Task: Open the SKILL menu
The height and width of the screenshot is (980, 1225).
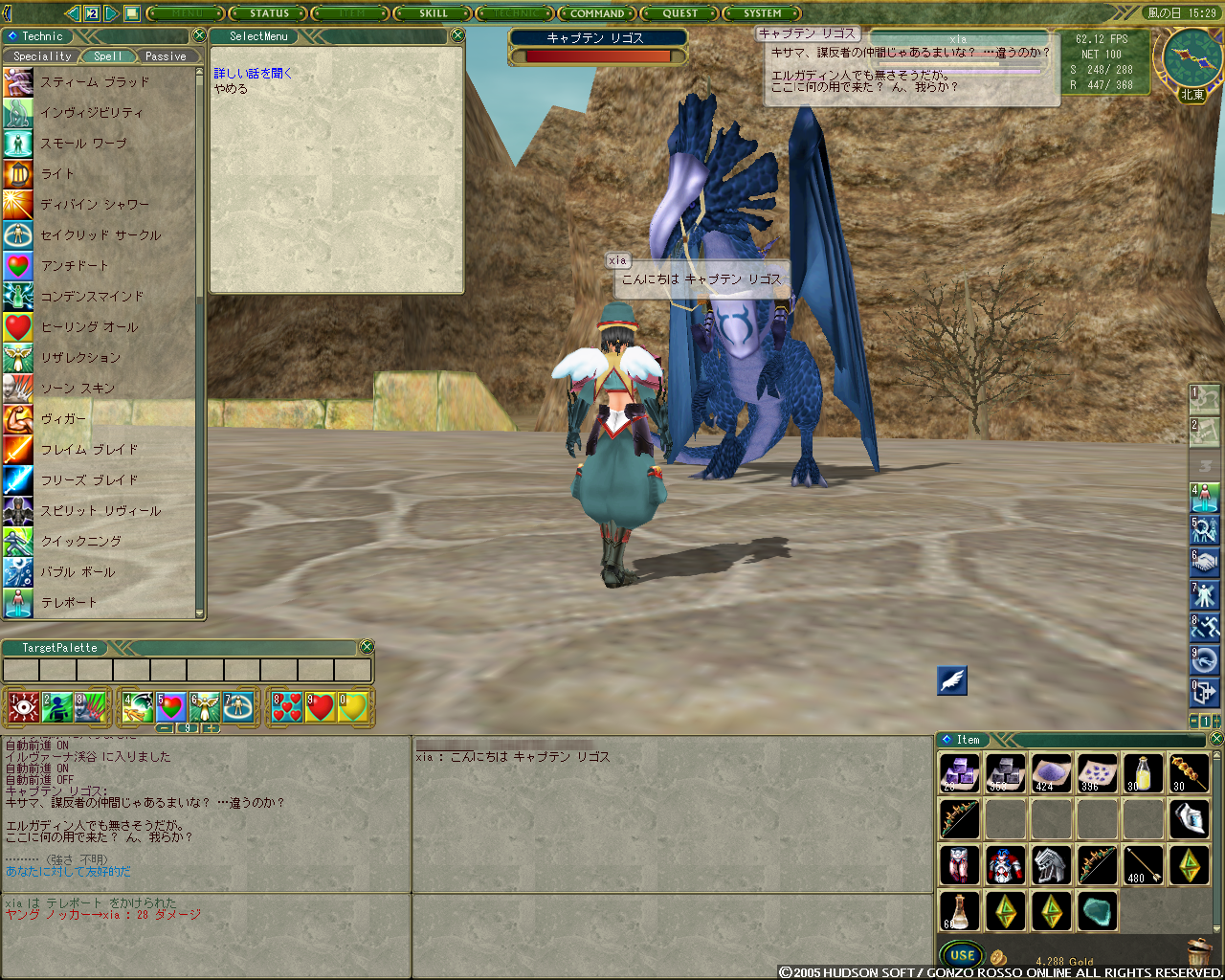Action: tap(433, 13)
